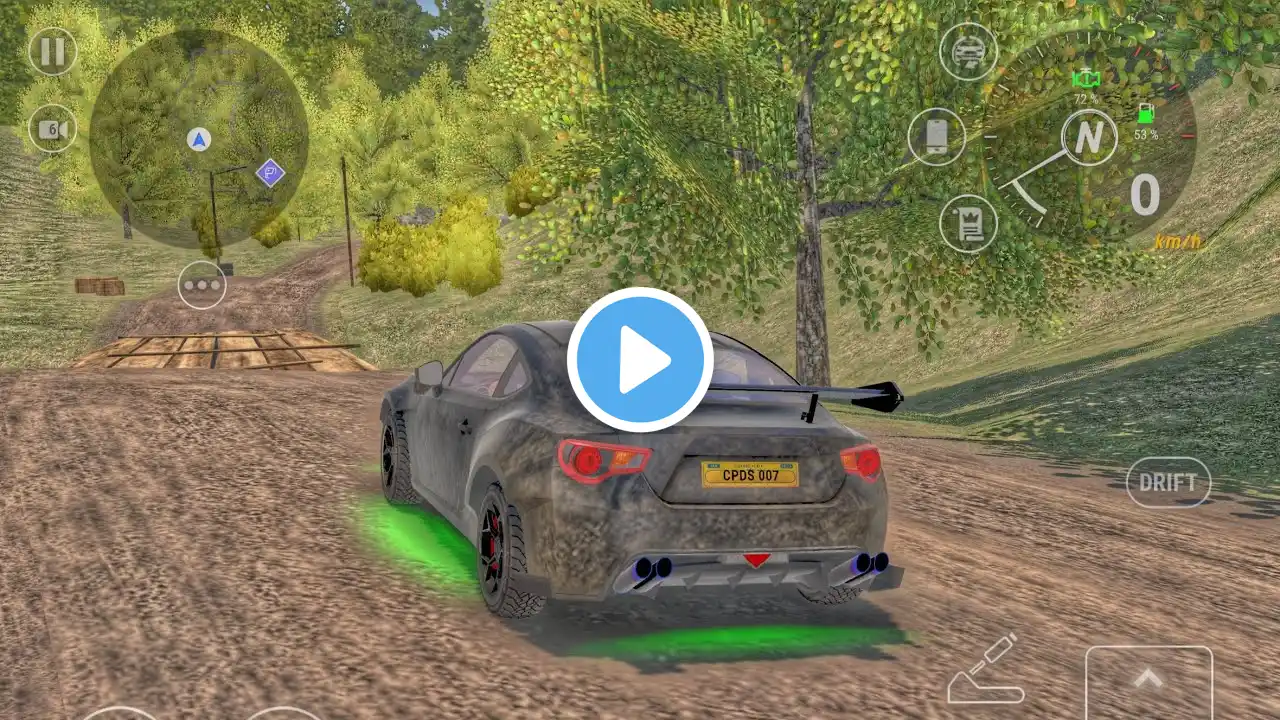Change gear using the N gear indicator
Screen dimensions: 1280x720
point(1089,135)
